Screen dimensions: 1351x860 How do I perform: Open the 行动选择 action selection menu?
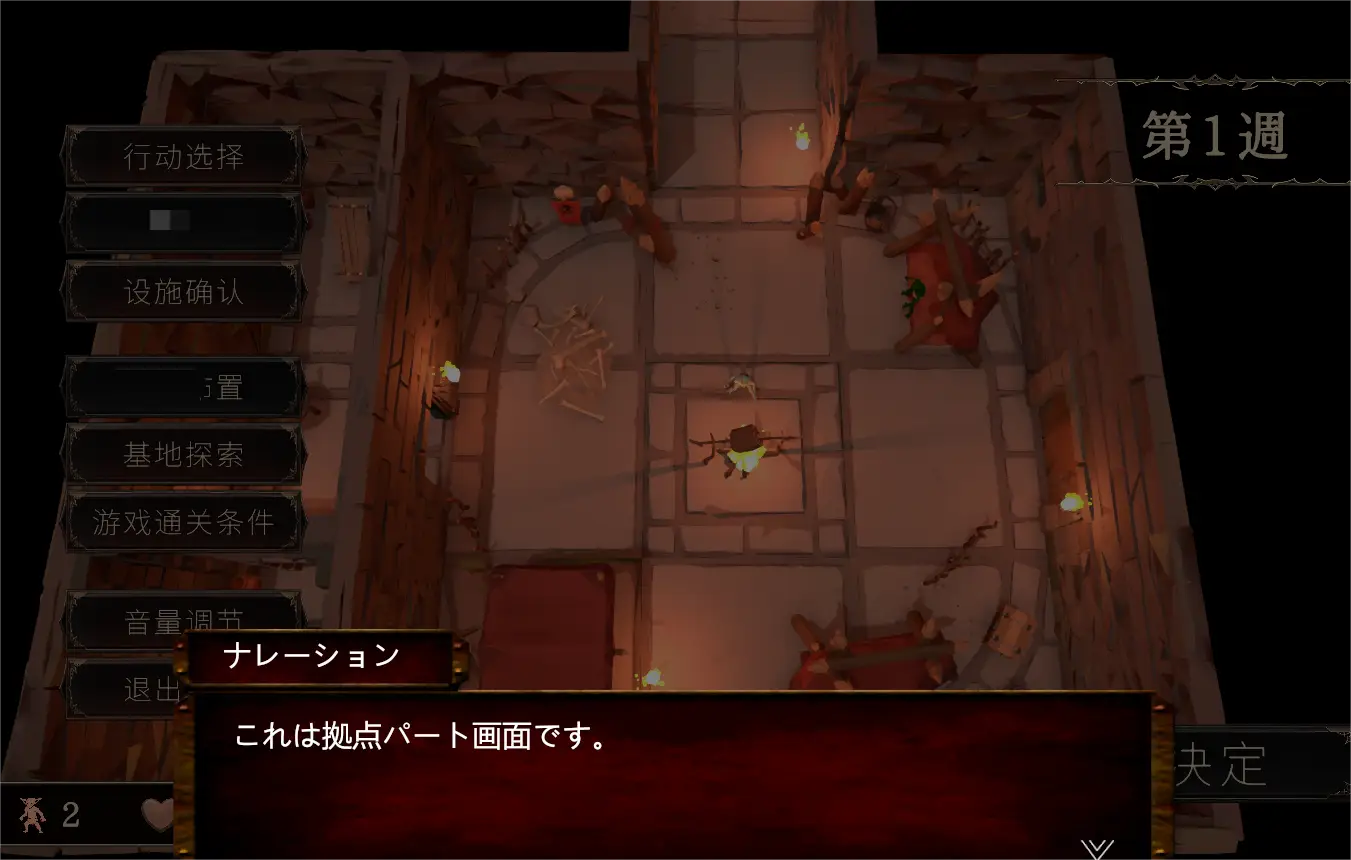pos(183,155)
